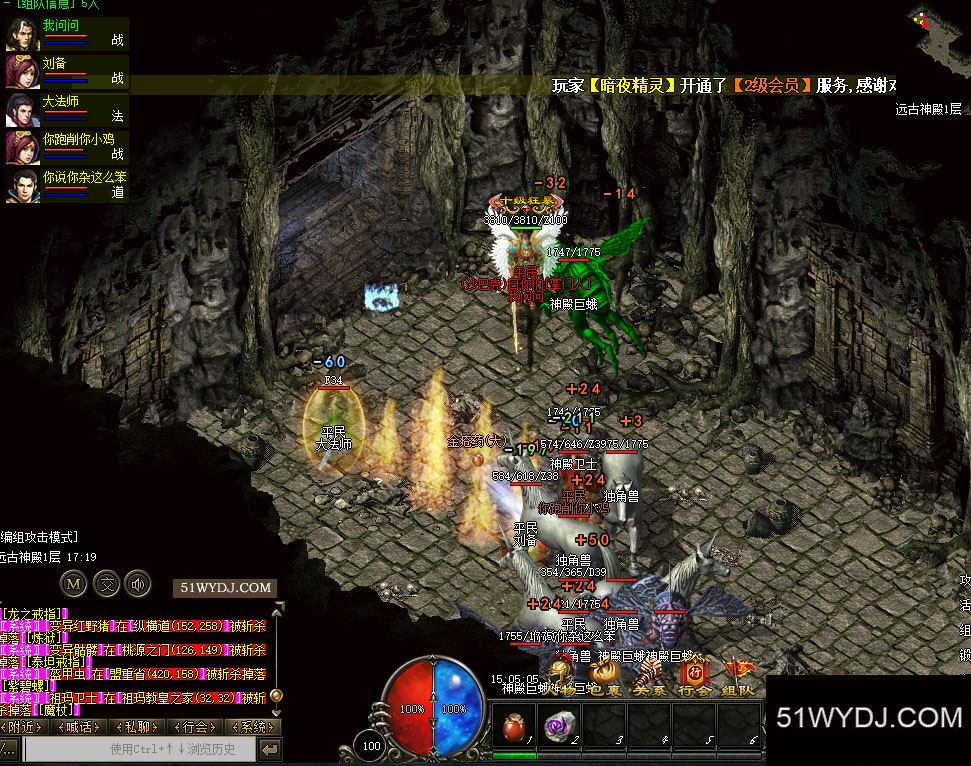This screenshot has width=971, height=766.
Task: Click the round M button
Action: (73, 582)
